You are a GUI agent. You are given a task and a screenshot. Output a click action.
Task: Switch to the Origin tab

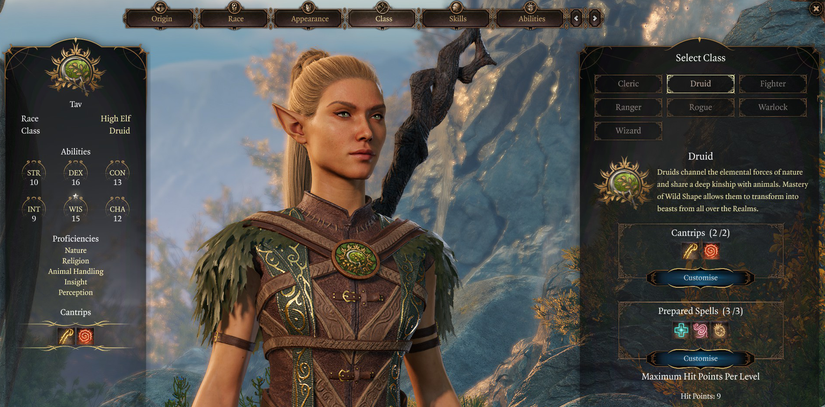point(160,18)
